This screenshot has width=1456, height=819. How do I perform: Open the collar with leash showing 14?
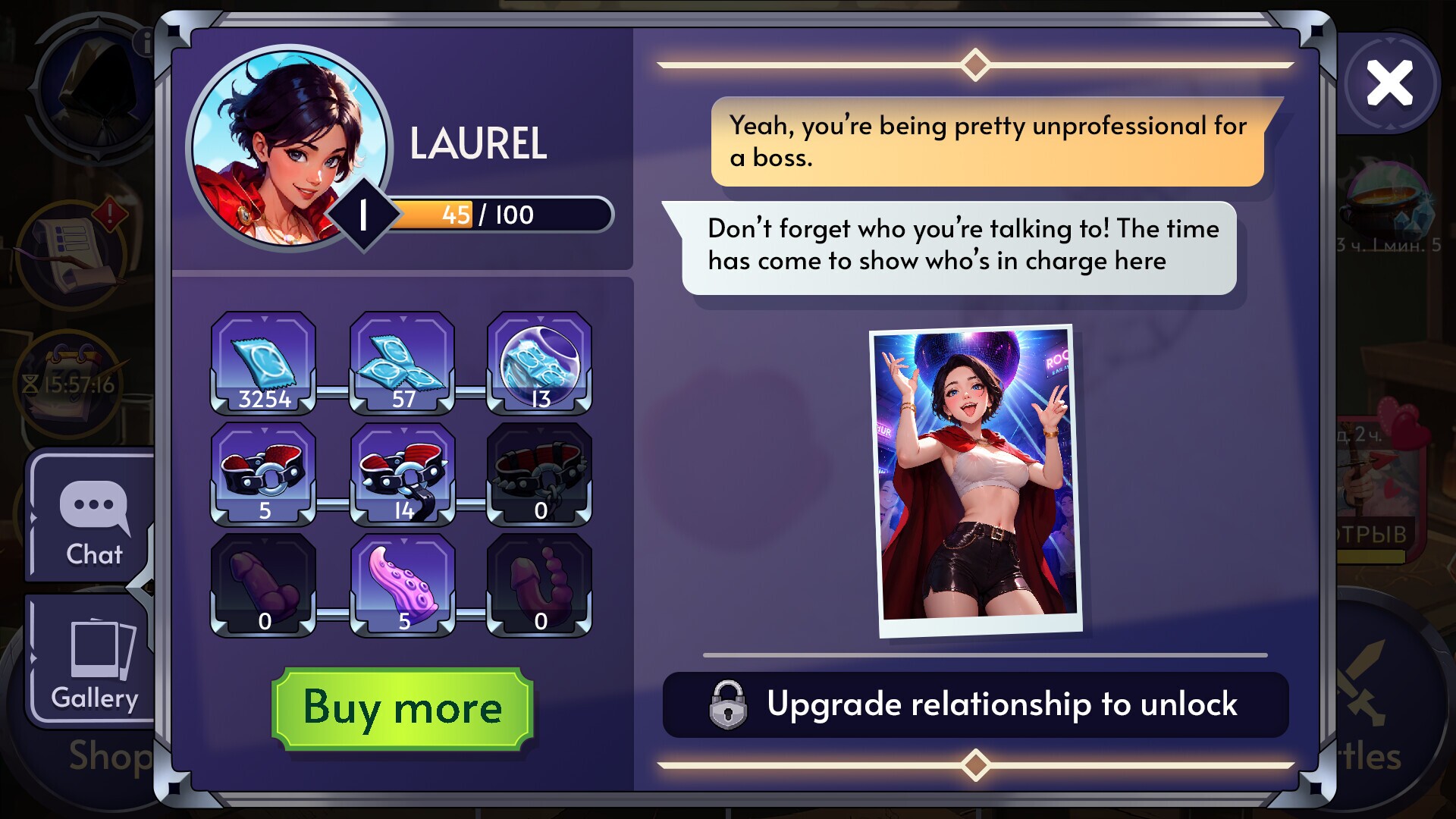click(x=402, y=472)
